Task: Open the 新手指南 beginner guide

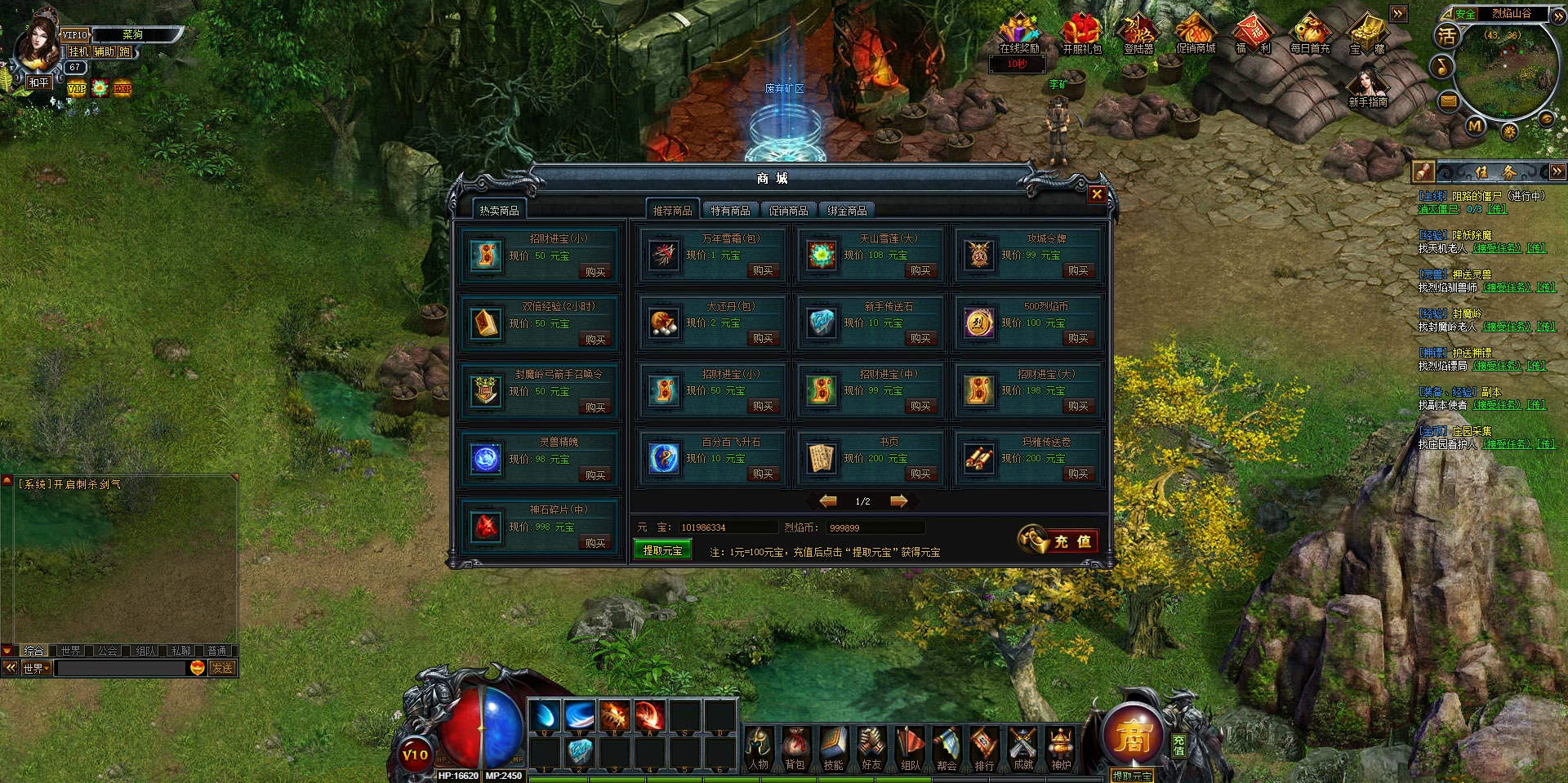Action: click(1368, 87)
